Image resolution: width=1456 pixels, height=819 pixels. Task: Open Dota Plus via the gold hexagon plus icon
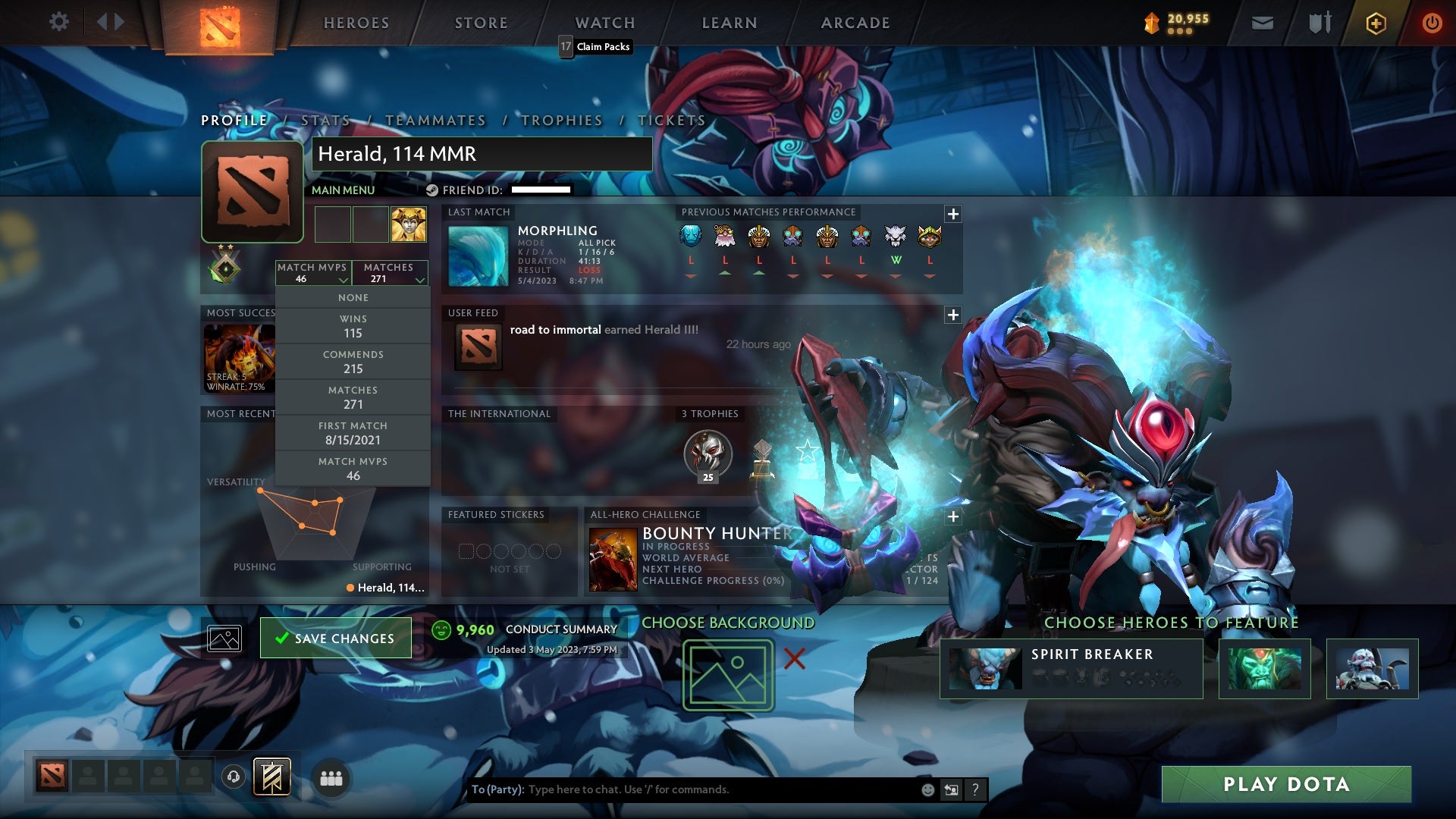tap(1376, 22)
